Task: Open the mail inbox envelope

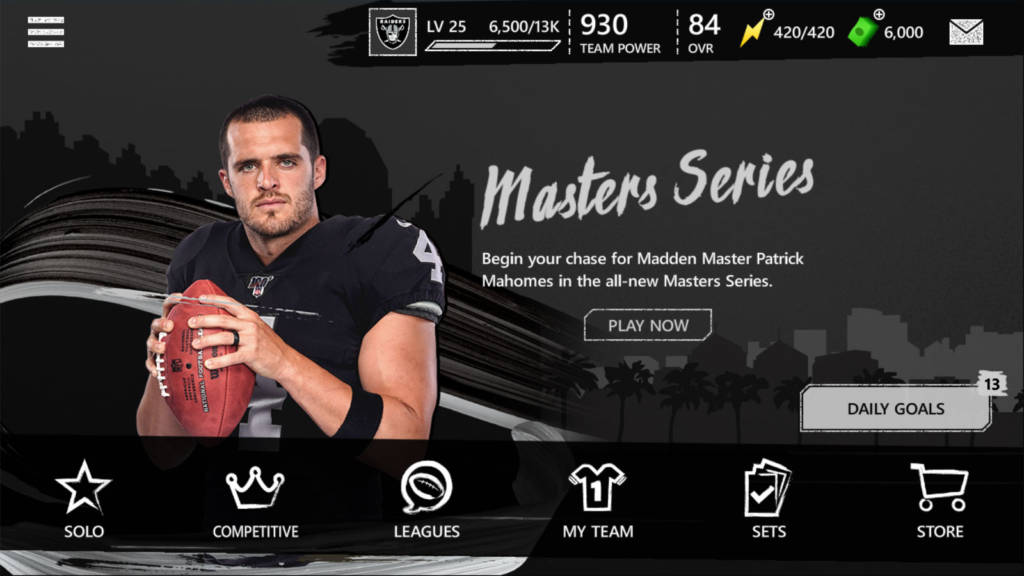Action: 966,32
